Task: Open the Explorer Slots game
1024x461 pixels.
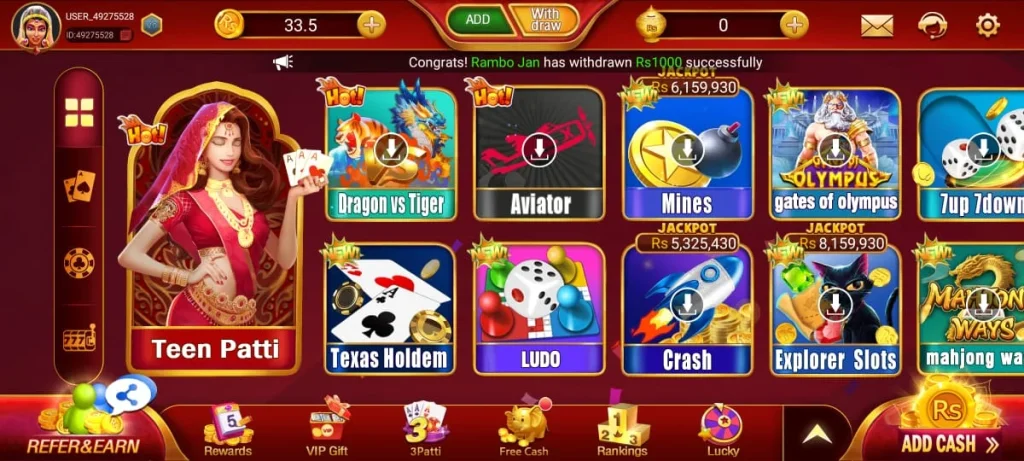Action: point(835,308)
